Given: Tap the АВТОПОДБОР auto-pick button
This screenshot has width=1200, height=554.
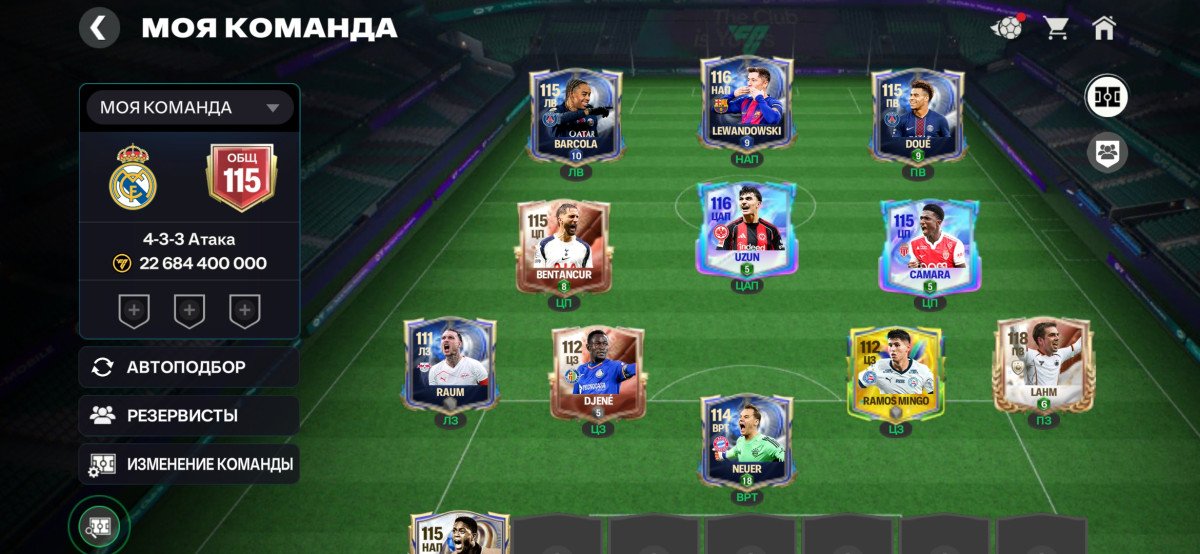Looking at the screenshot, I should point(189,367).
